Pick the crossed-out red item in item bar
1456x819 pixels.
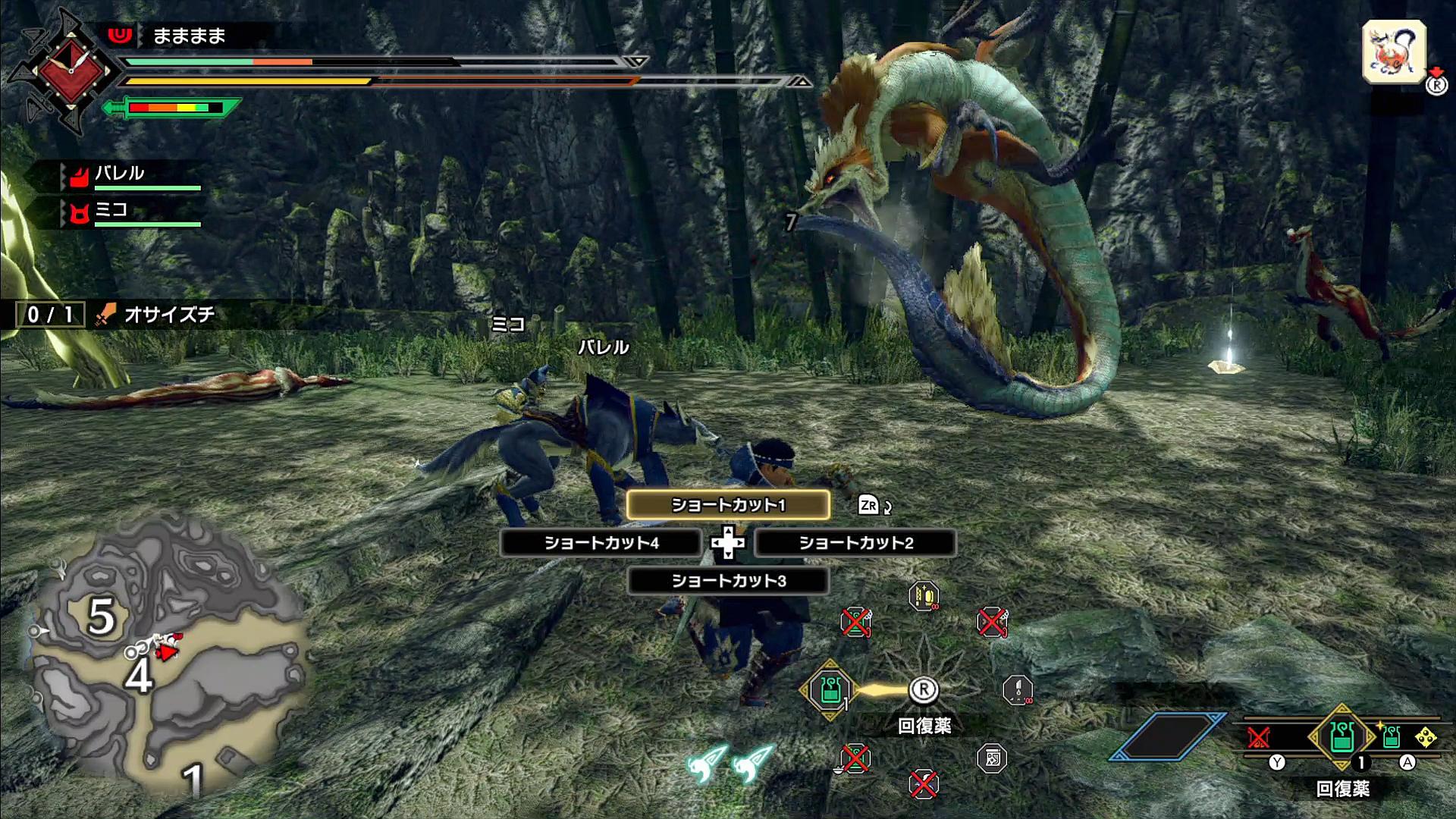tap(1259, 737)
